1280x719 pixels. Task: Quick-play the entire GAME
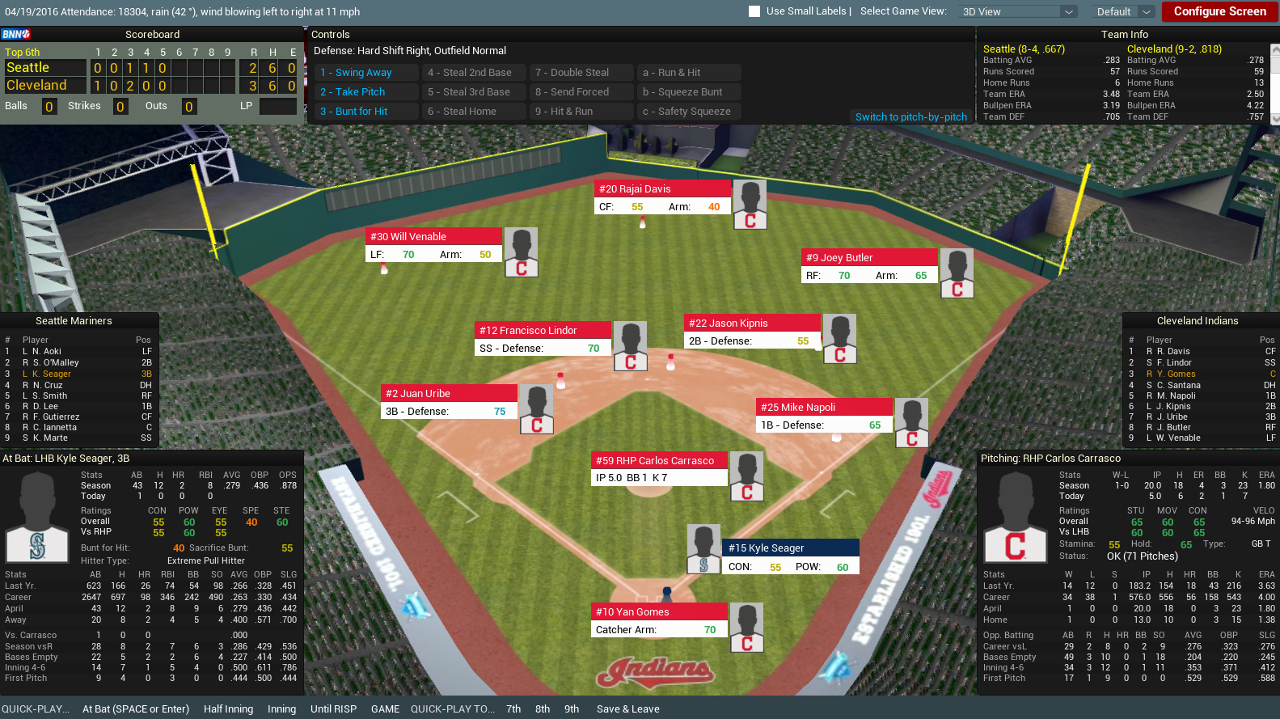click(x=385, y=709)
